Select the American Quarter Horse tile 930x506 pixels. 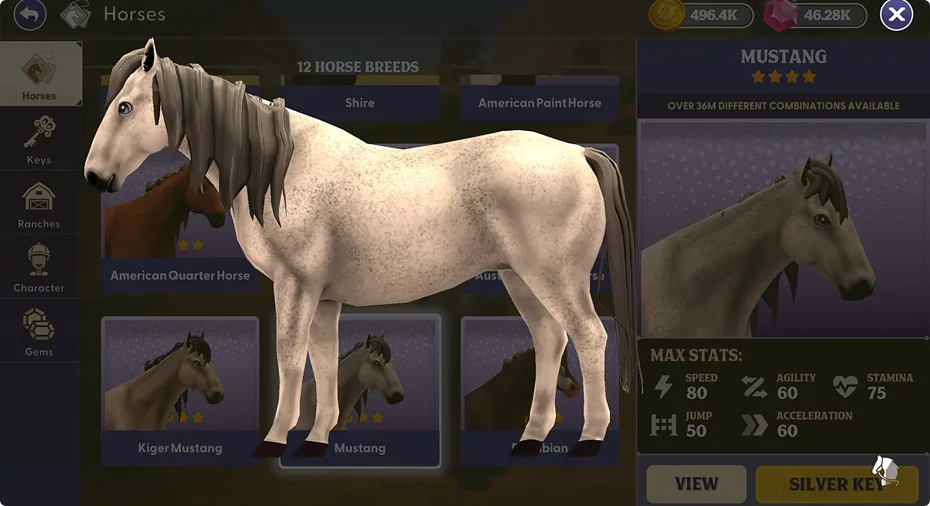coord(180,275)
